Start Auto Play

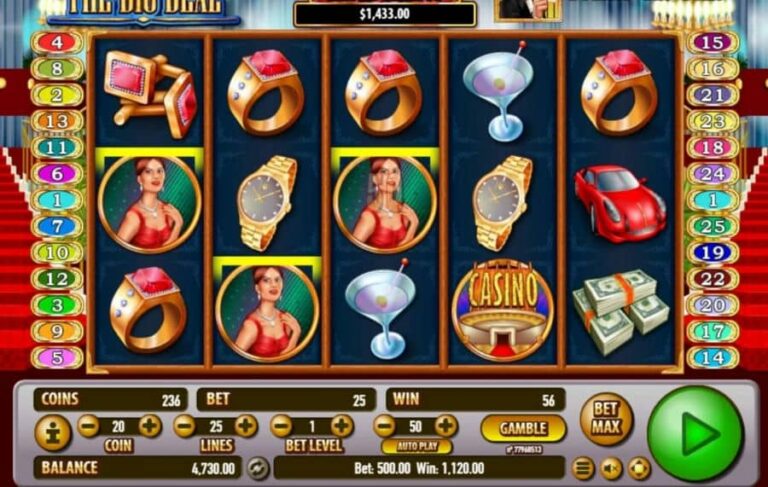[x=416, y=446]
